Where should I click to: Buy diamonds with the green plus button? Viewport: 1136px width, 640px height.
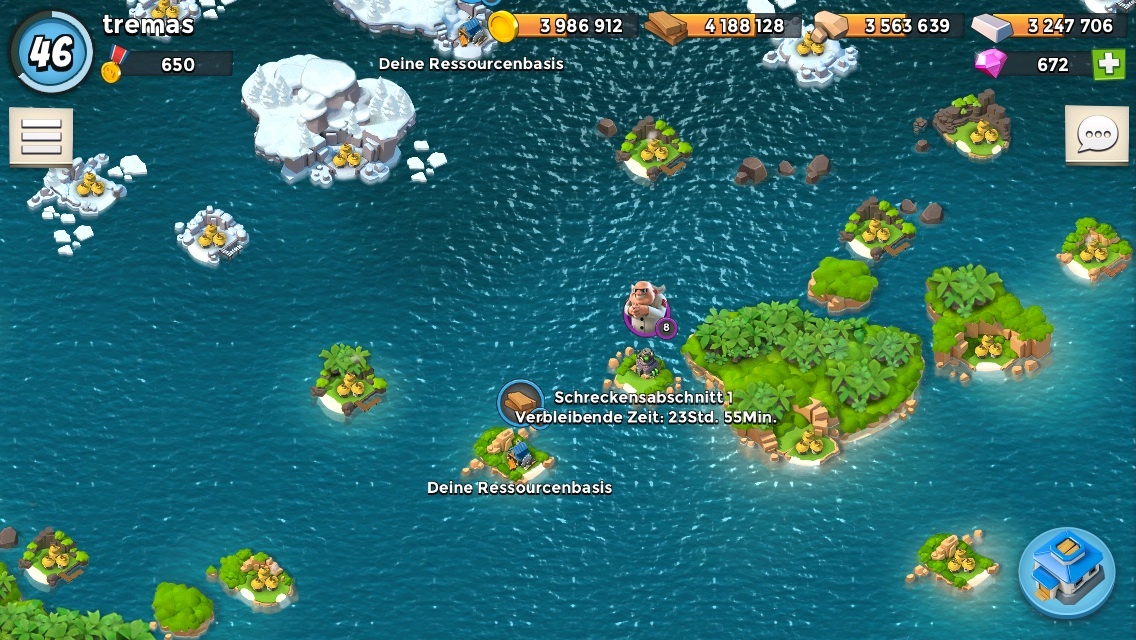point(1108,64)
